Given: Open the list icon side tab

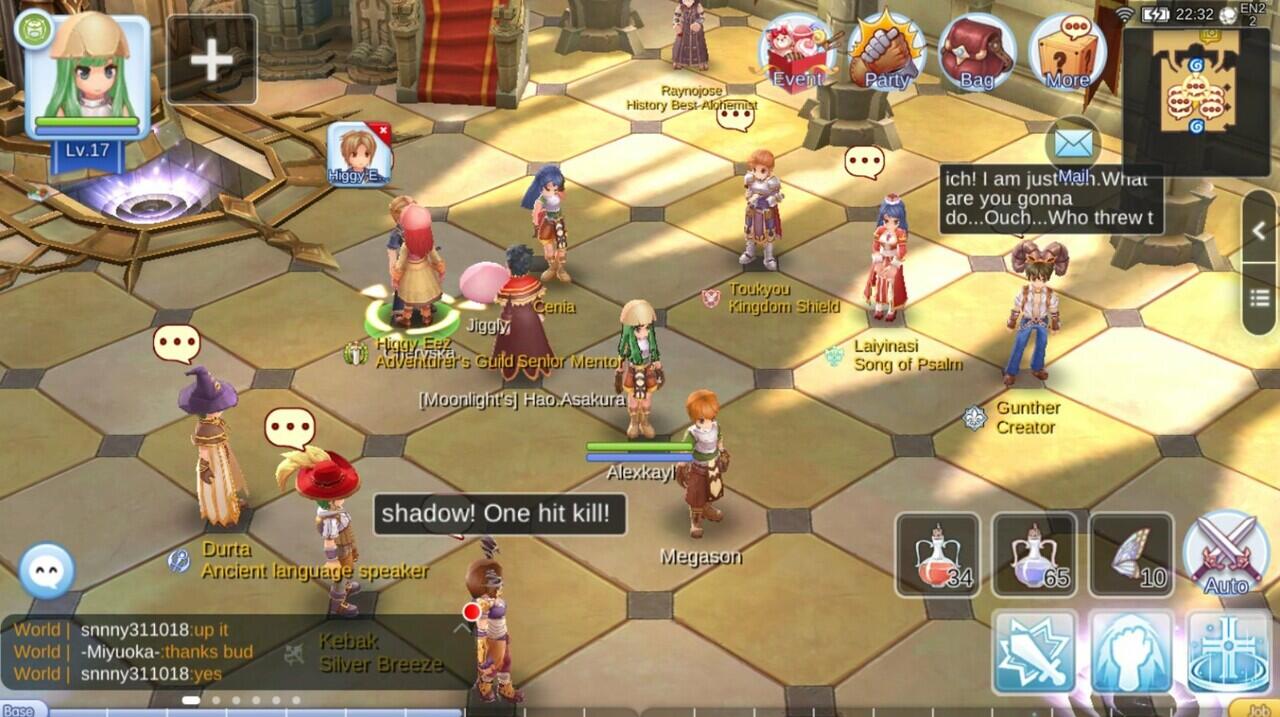Looking at the screenshot, I should tap(1260, 299).
